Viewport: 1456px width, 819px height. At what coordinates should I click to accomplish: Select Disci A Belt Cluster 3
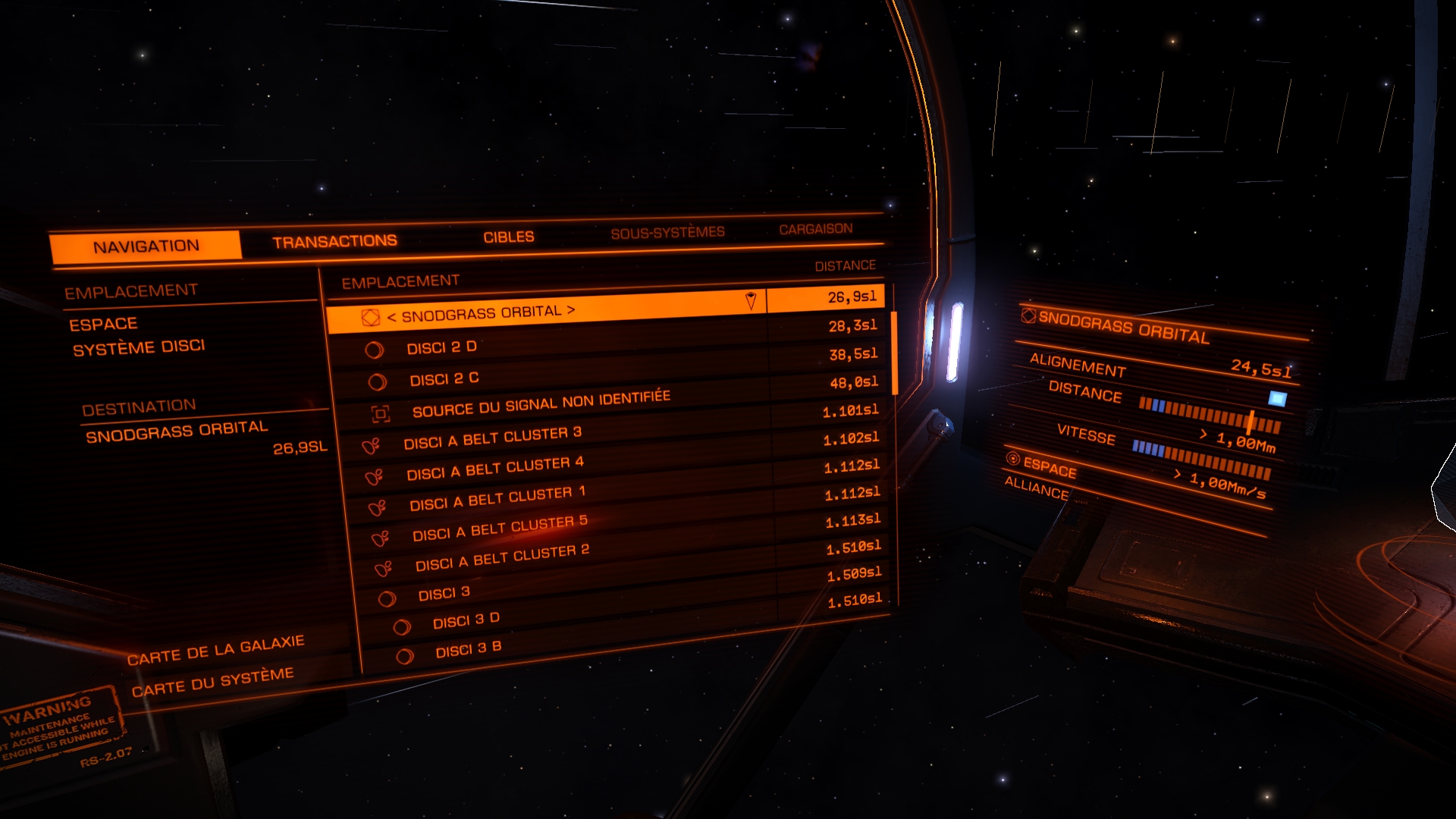coord(492,438)
